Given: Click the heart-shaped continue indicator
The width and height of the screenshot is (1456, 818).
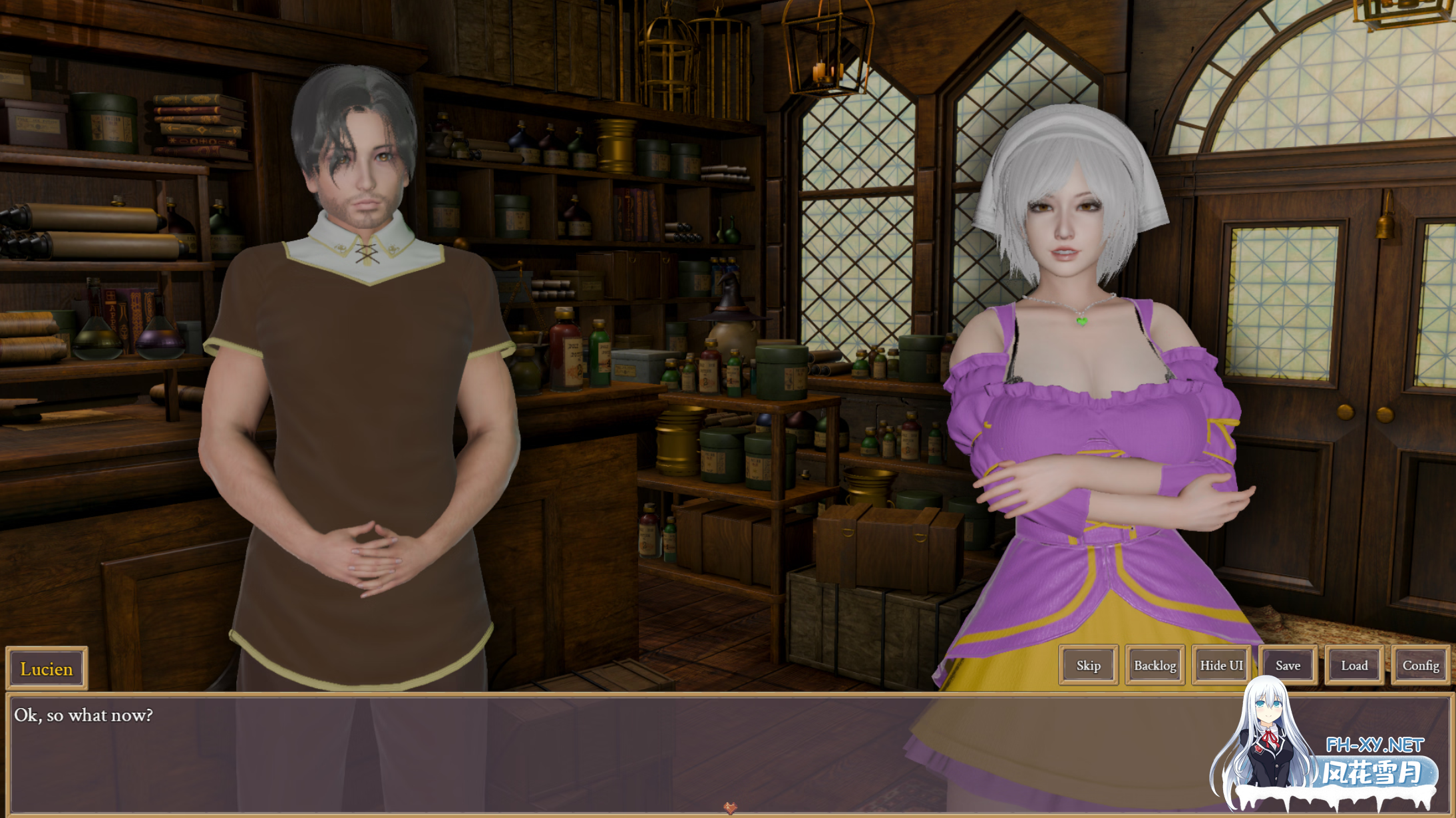Looking at the screenshot, I should (x=728, y=809).
